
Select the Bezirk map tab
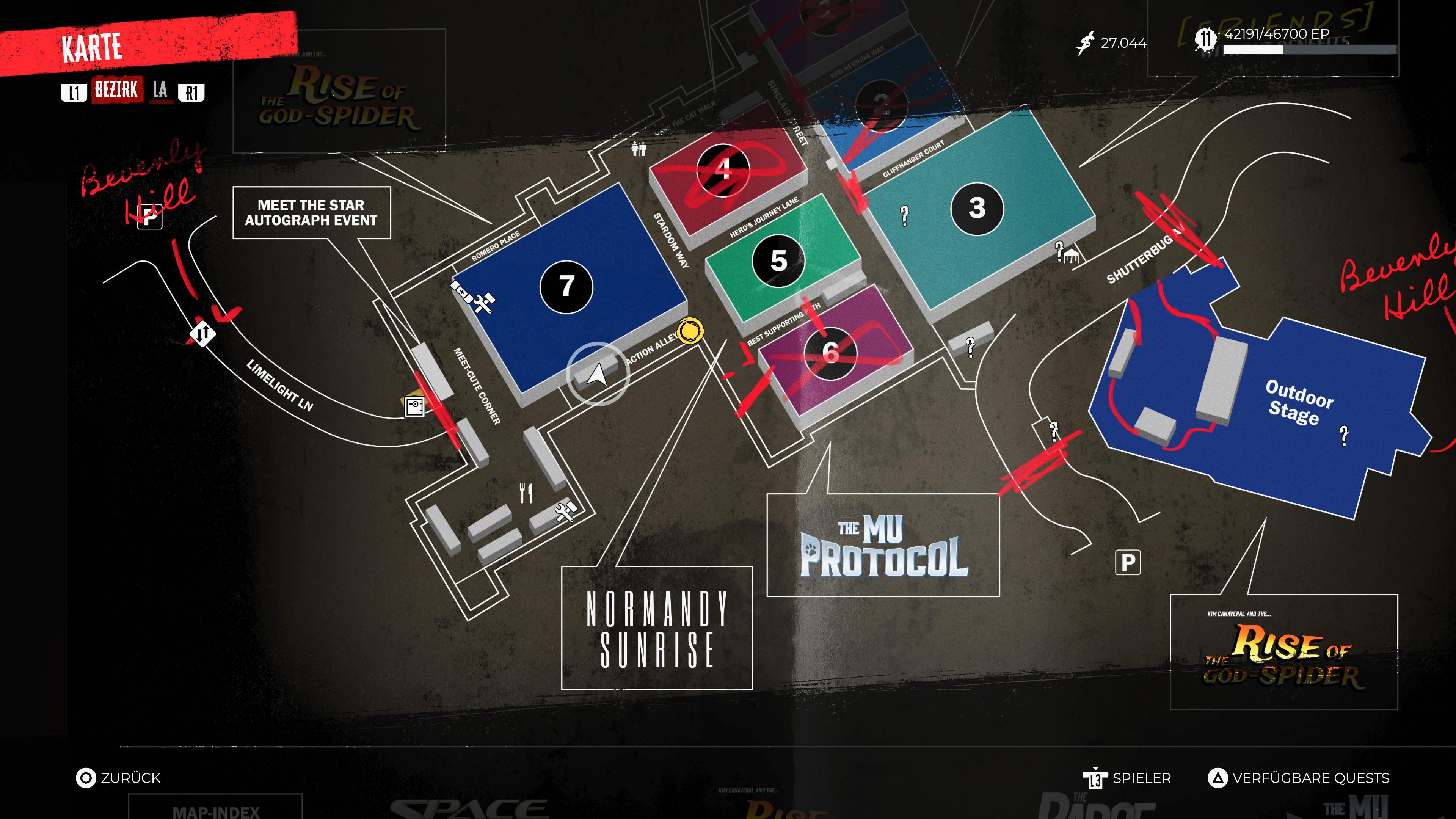(x=116, y=90)
